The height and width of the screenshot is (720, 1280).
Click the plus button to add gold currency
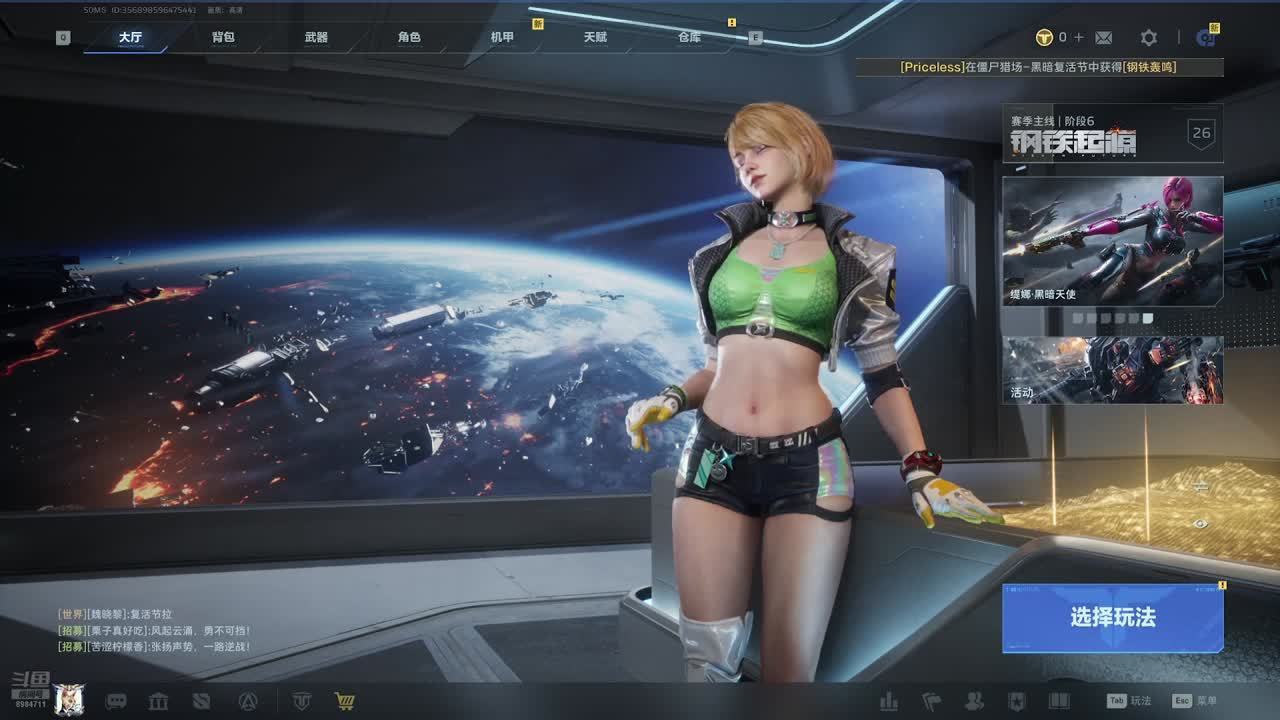click(x=1078, y=38)
